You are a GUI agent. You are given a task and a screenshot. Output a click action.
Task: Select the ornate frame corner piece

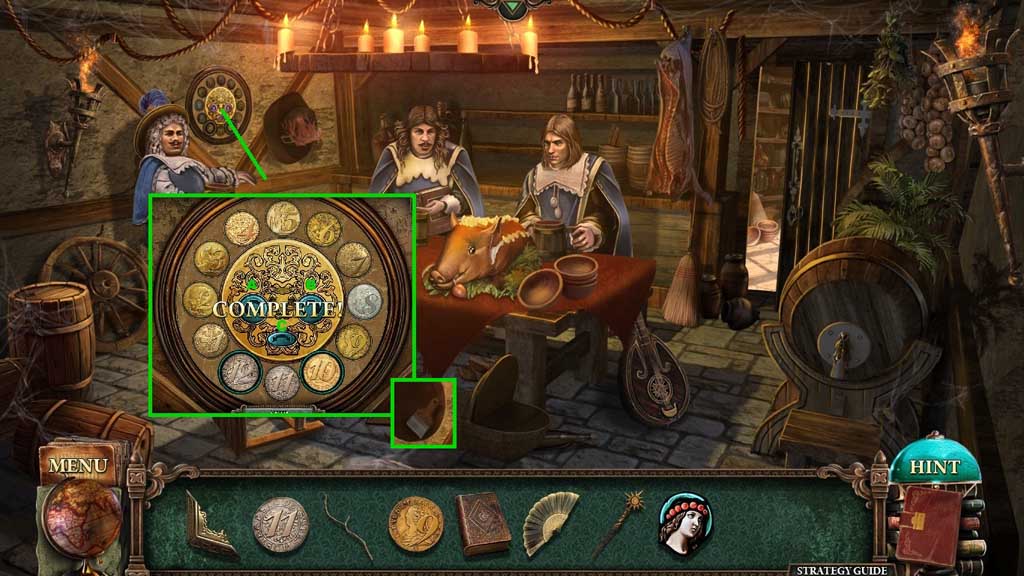pyautogui.click(x=210, y=524)
